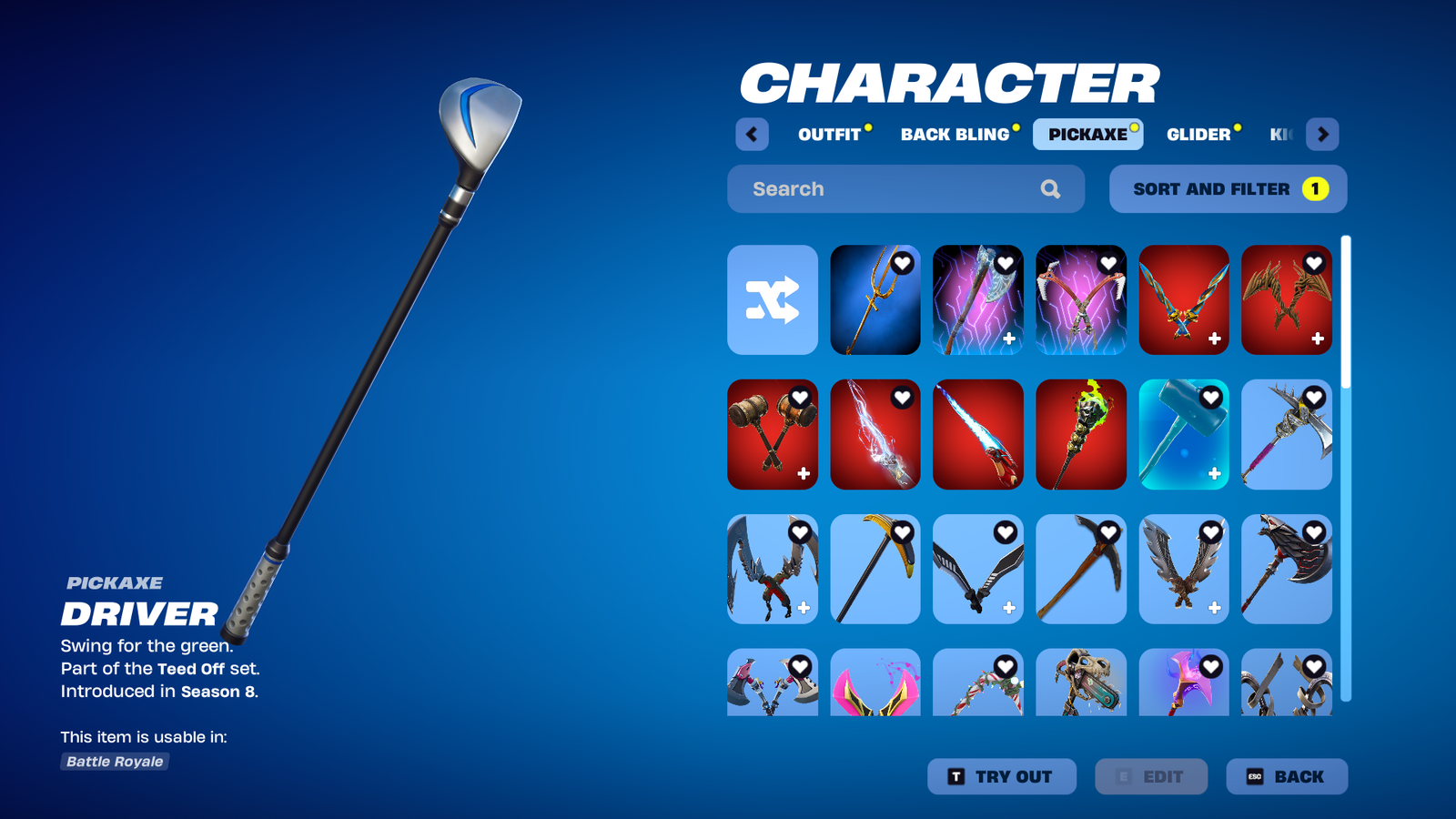Select the teal sledgehammer pickaxe

[x=1183, y=434]
